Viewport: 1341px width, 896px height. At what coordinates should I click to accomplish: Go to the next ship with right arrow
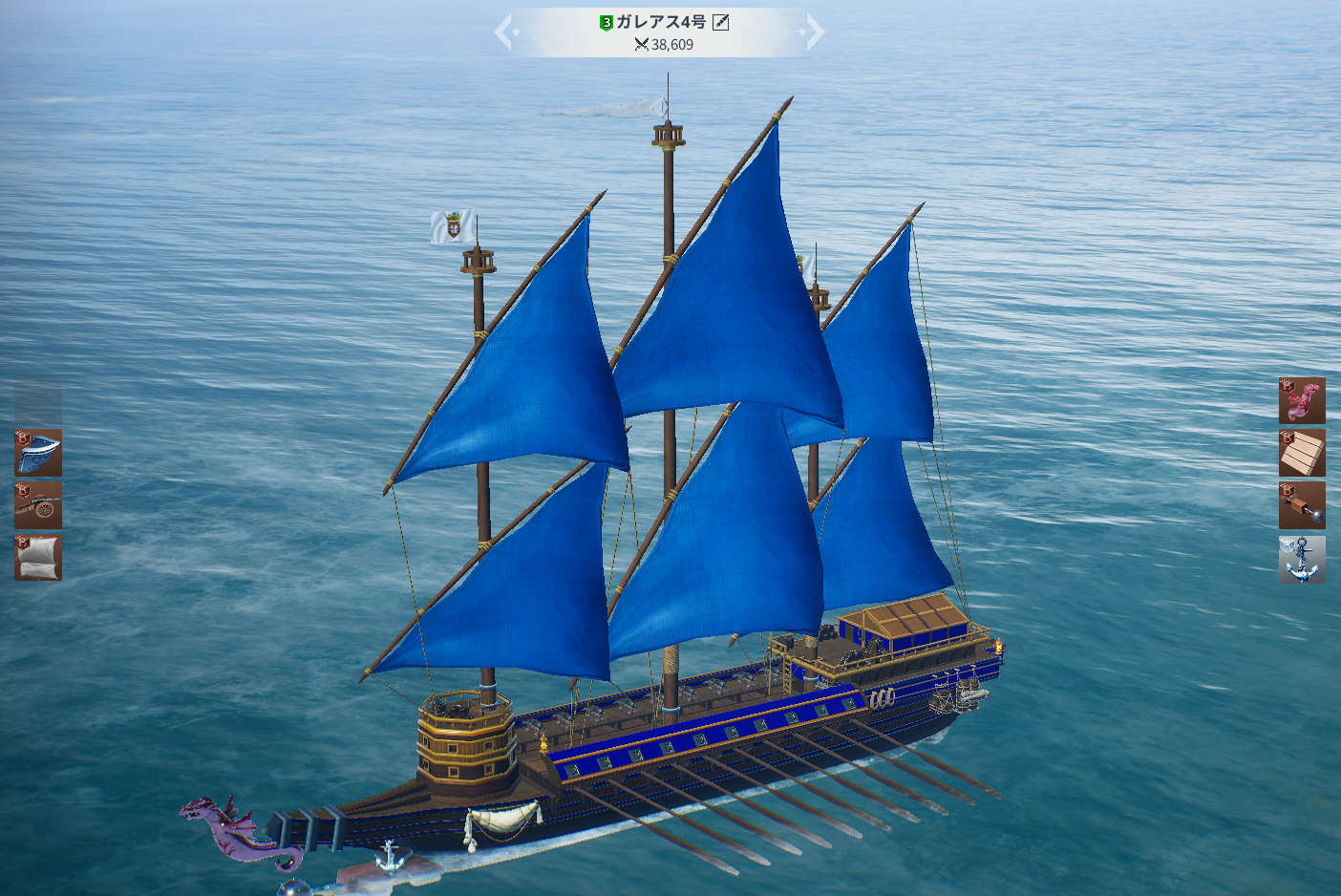coord(813,32)
